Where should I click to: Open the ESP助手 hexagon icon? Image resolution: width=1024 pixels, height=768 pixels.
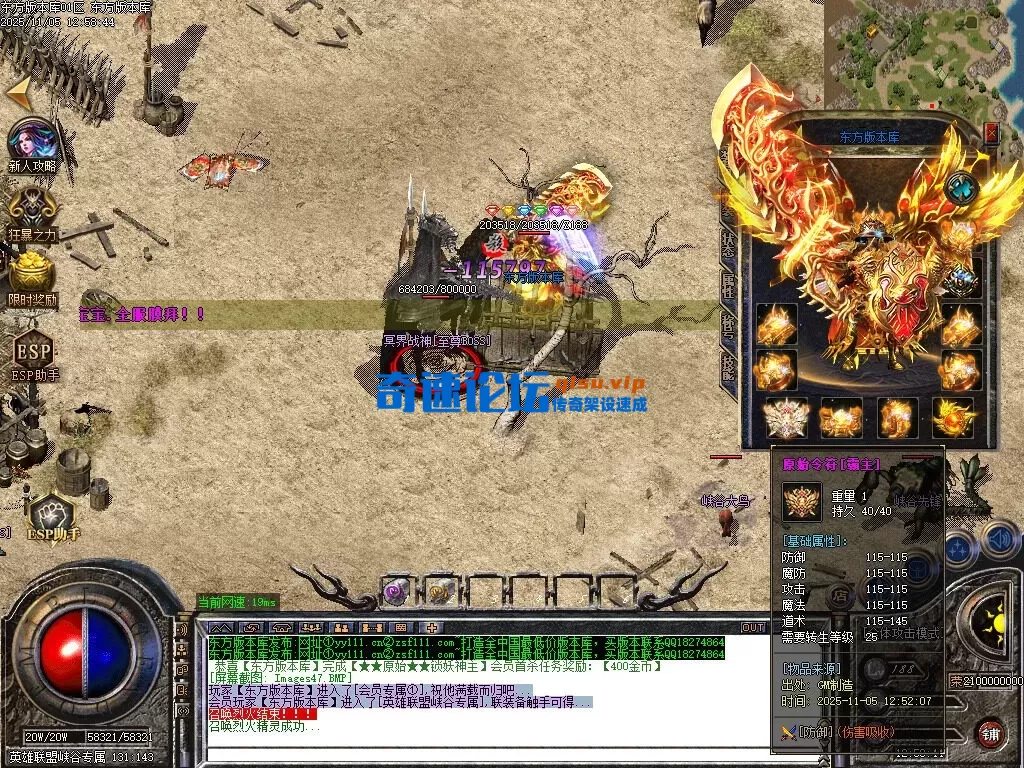(x=33, y=351)
